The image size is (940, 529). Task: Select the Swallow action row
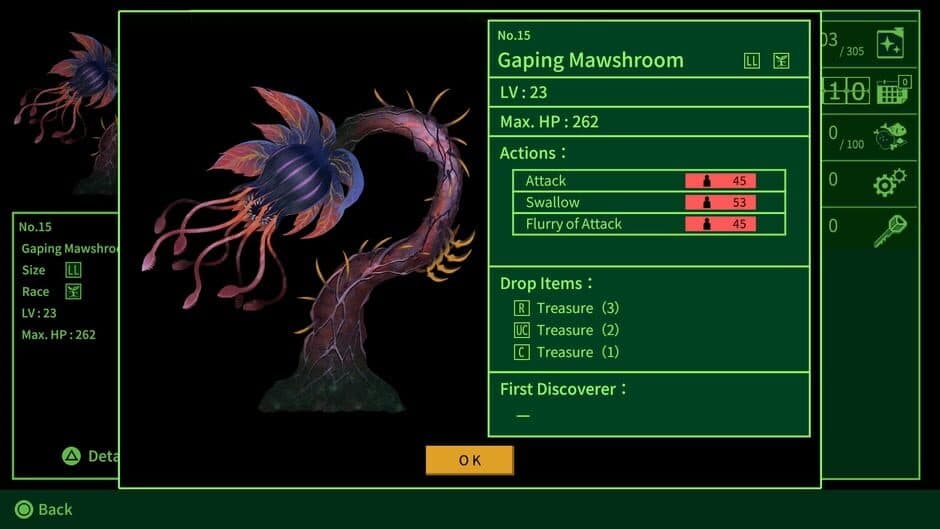649,202
